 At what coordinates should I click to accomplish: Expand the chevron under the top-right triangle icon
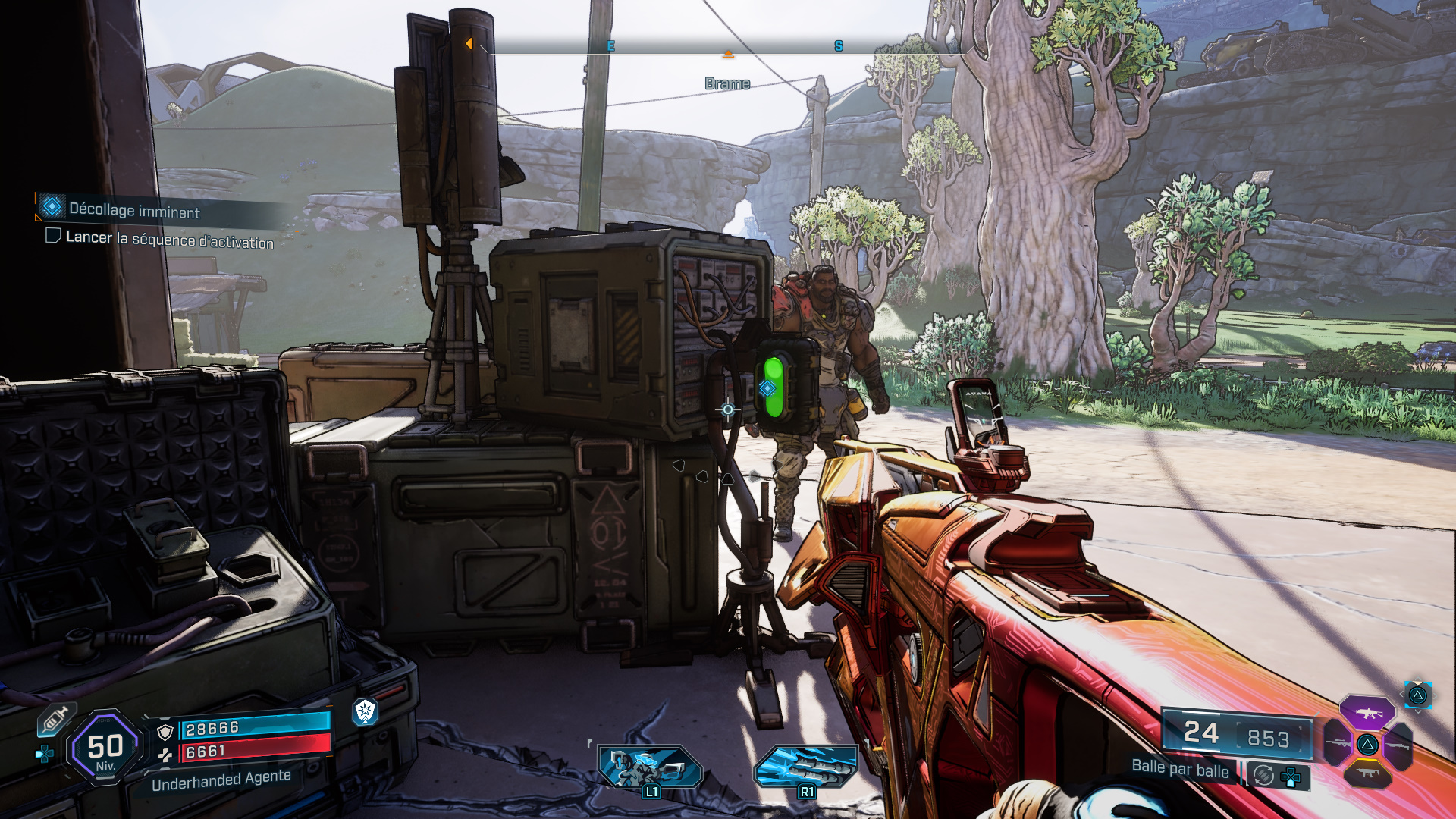pyautogui.click(x=1418, y=711)
